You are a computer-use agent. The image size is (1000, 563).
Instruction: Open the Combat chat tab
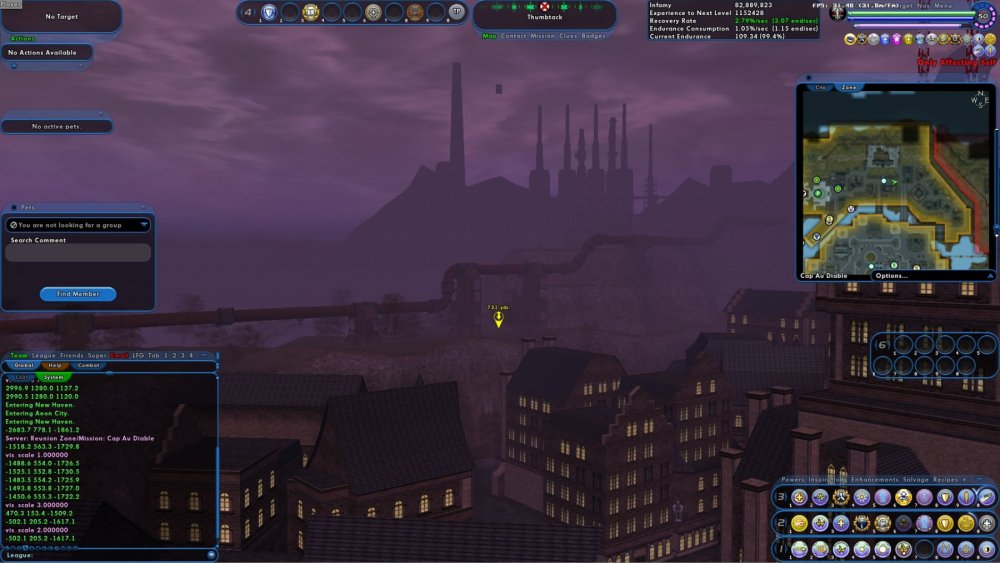coord(90,365)
